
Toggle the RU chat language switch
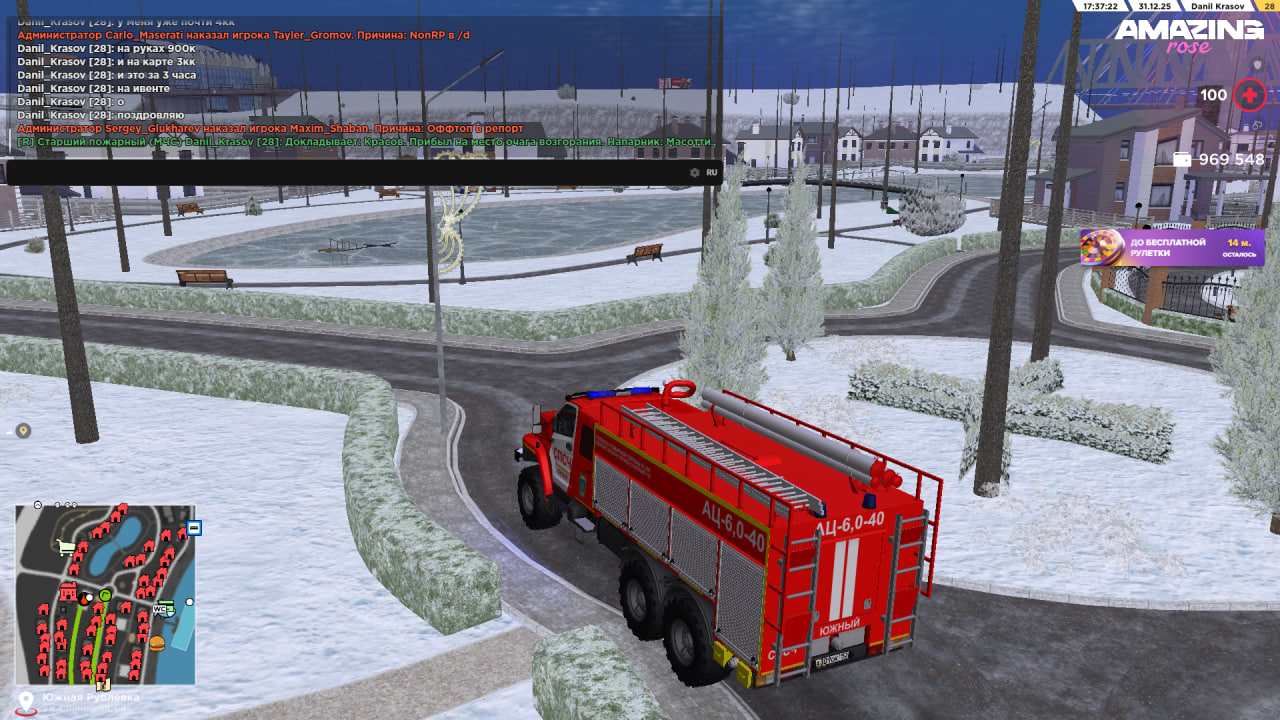(712, 172)
